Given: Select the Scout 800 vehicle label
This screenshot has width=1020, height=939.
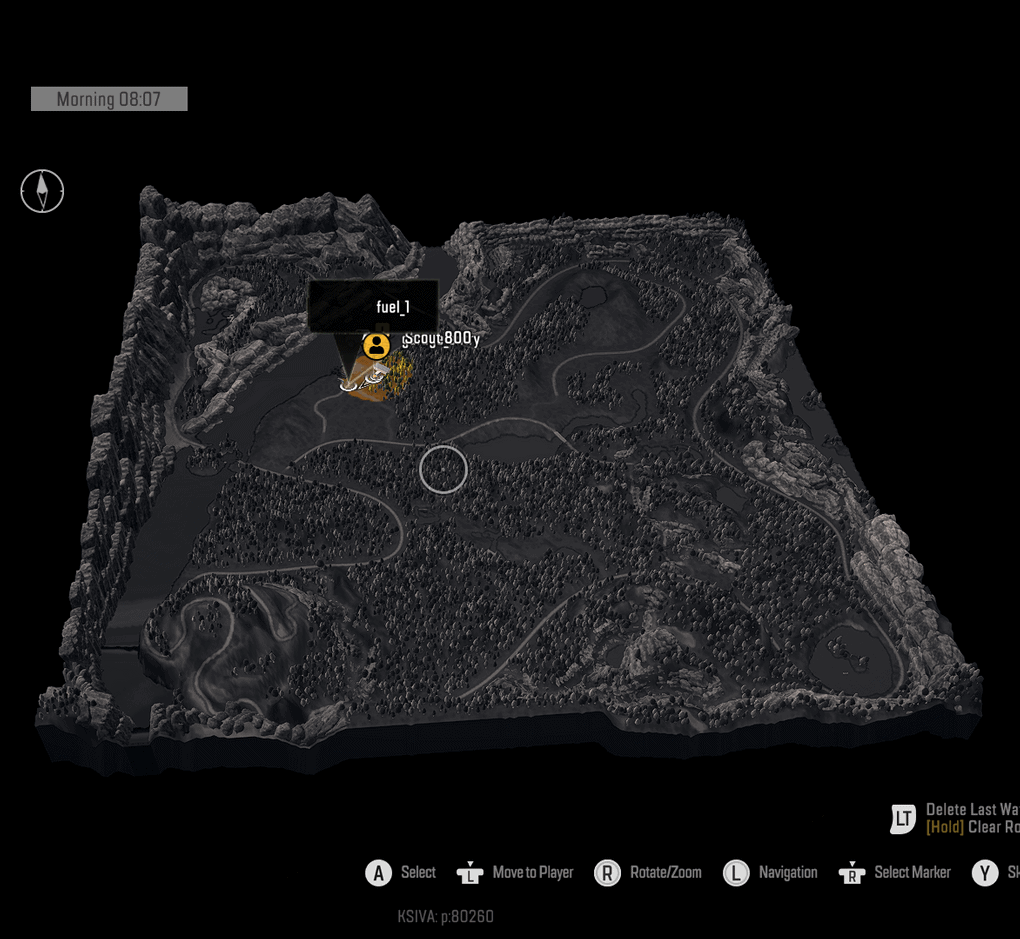Looking at the screenshot, I should (x=441, y=338).
